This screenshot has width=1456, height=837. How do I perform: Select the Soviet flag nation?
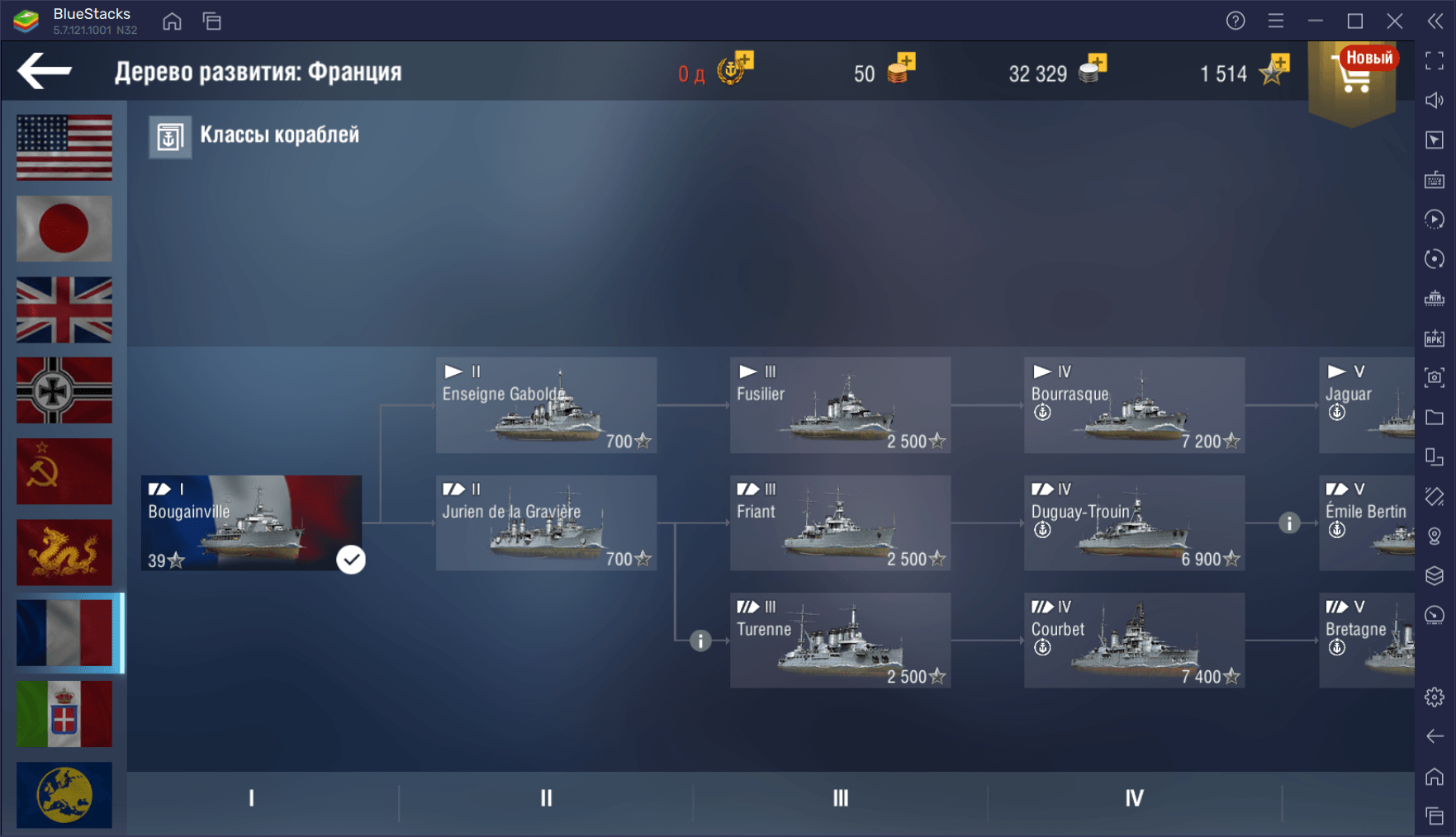(64, 471)
